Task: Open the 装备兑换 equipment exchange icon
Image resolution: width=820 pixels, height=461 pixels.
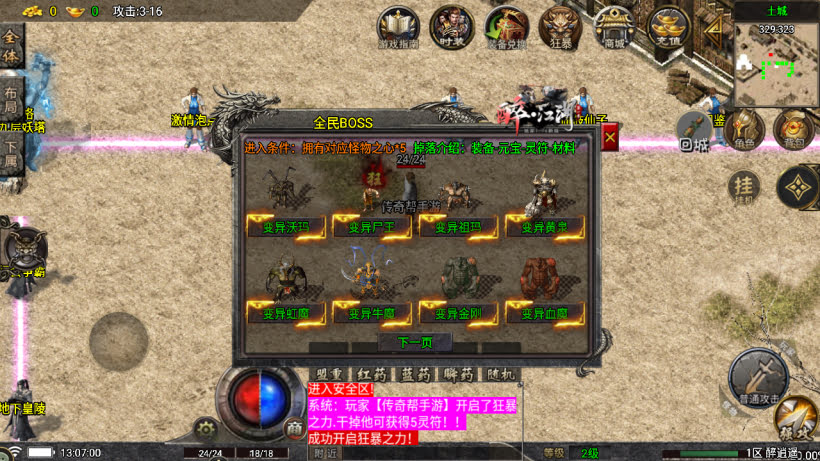Action: pos(506,27)
